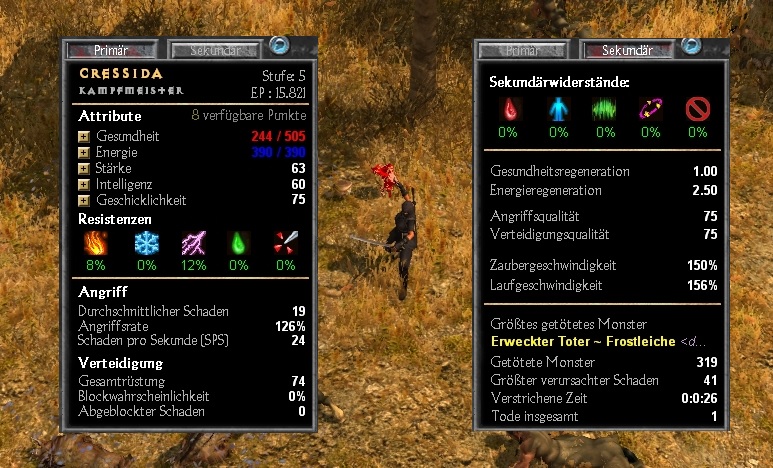Switch to Sekundär tab on the Attribute panel

tap(217, 49)
